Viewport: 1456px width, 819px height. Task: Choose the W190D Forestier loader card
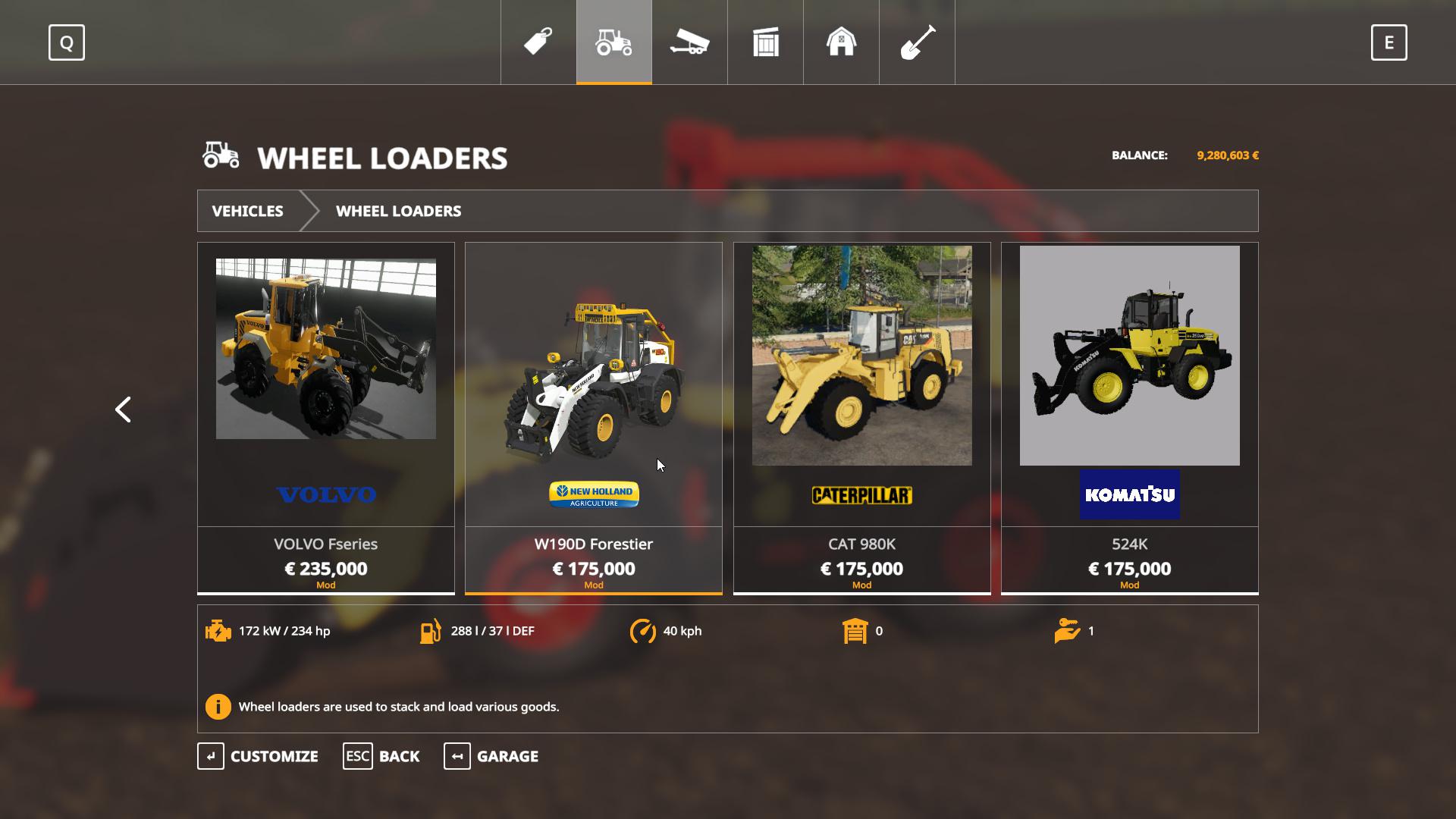click(x=593, y=418)
